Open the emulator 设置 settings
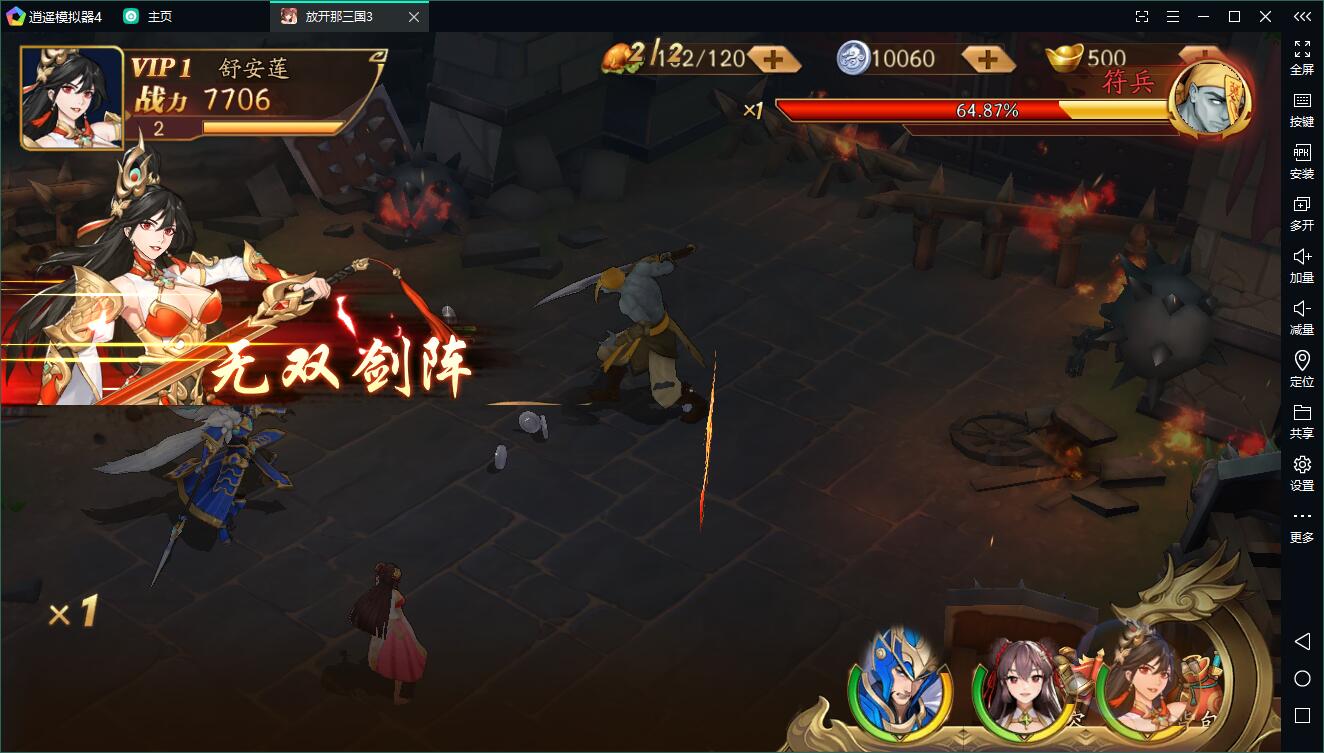The height and width of the screenshot is (753, 1324). pyautogui.click(x=1302, y=475)
